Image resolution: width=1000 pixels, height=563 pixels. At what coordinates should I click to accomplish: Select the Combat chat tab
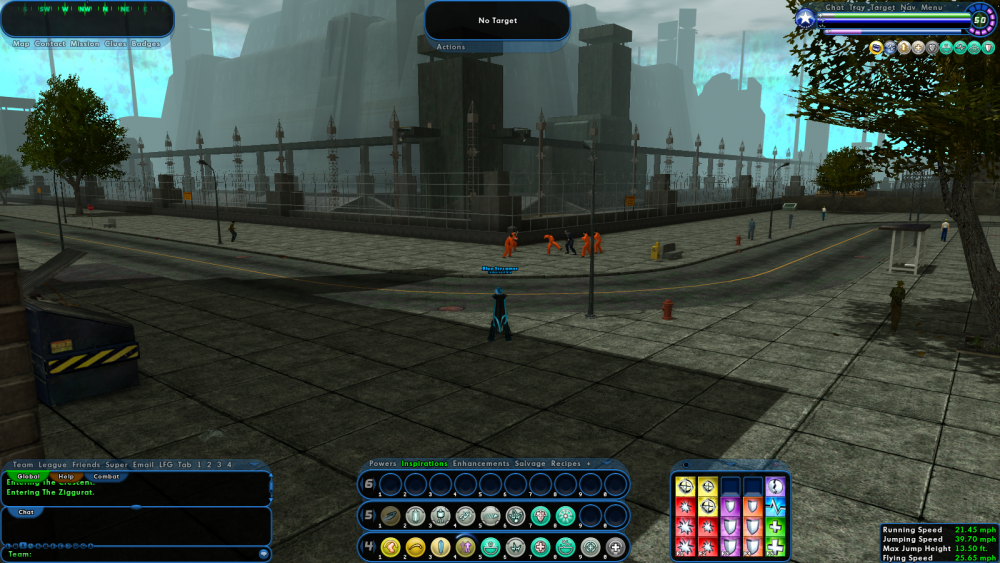pyautogui.click(x=106, y=477)
